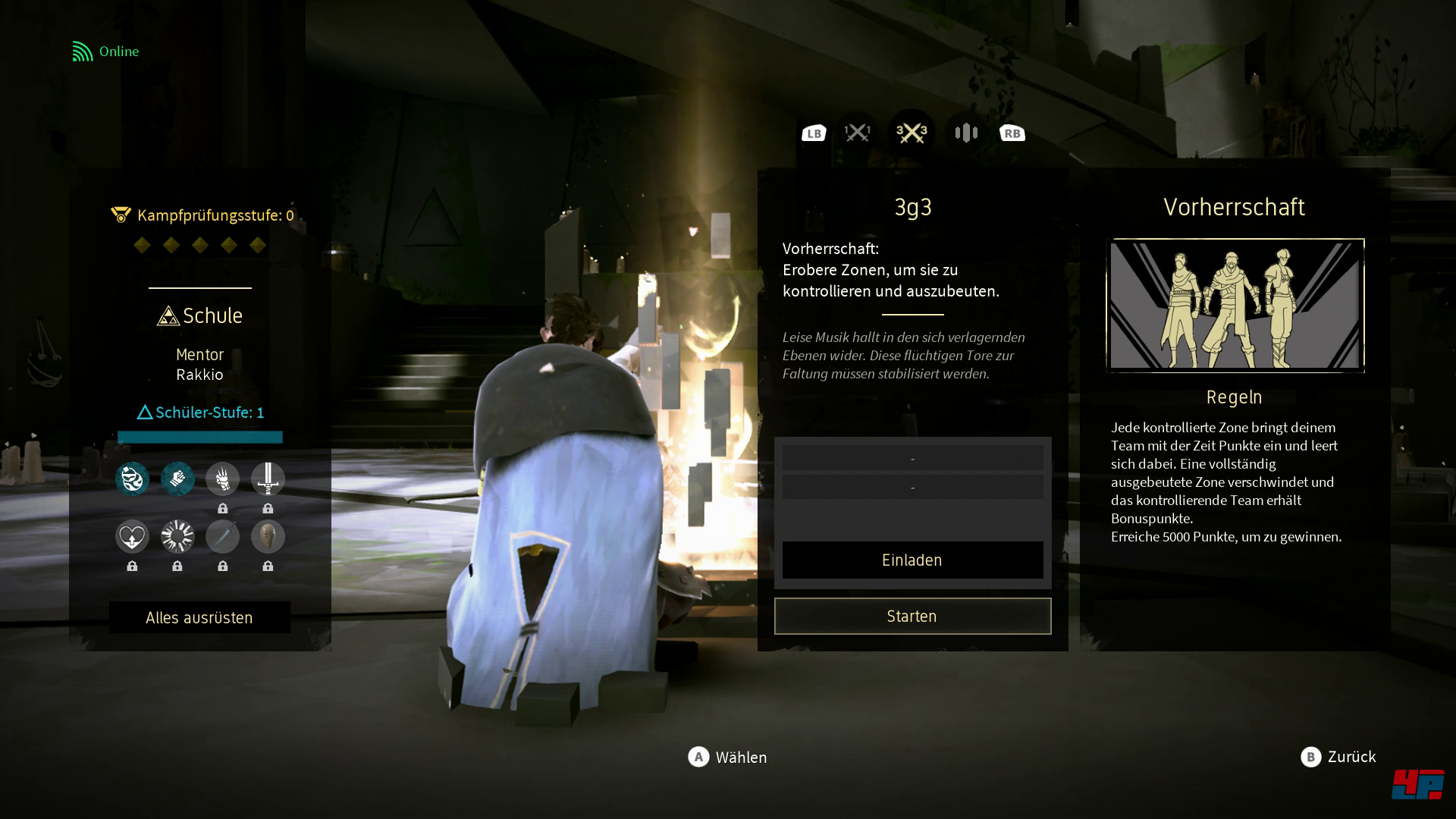Choose the locked blue sword item slot

(x=223, y=537)
